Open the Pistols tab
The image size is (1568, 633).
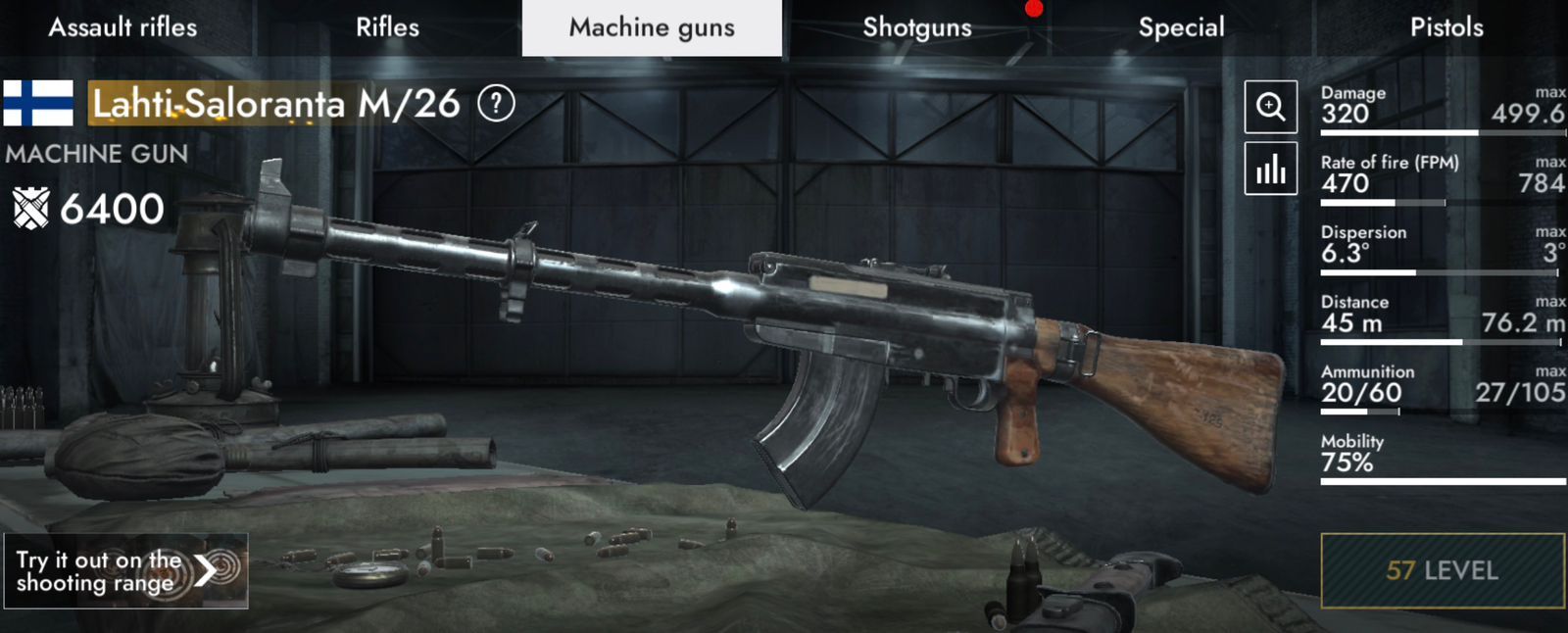tap(1446, 27)
